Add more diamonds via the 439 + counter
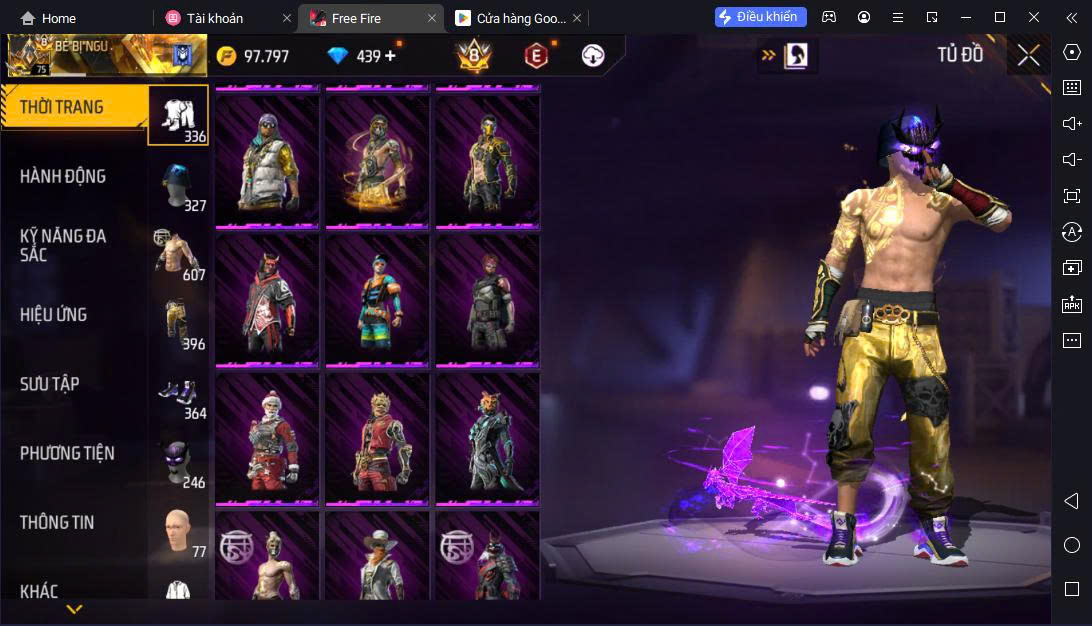 coord(362,56)
